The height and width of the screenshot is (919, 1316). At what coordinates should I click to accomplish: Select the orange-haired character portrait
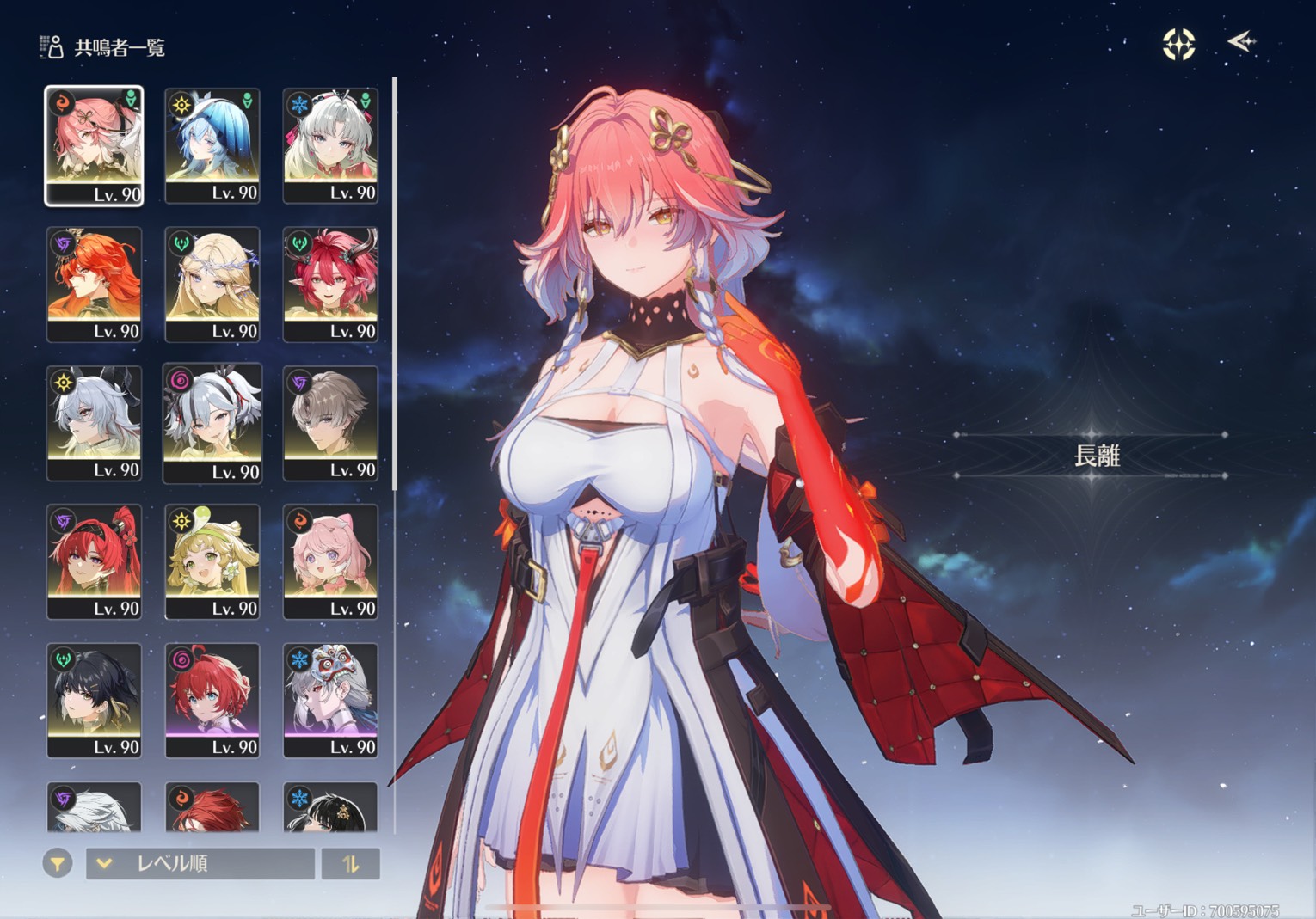tap(94, 284)
